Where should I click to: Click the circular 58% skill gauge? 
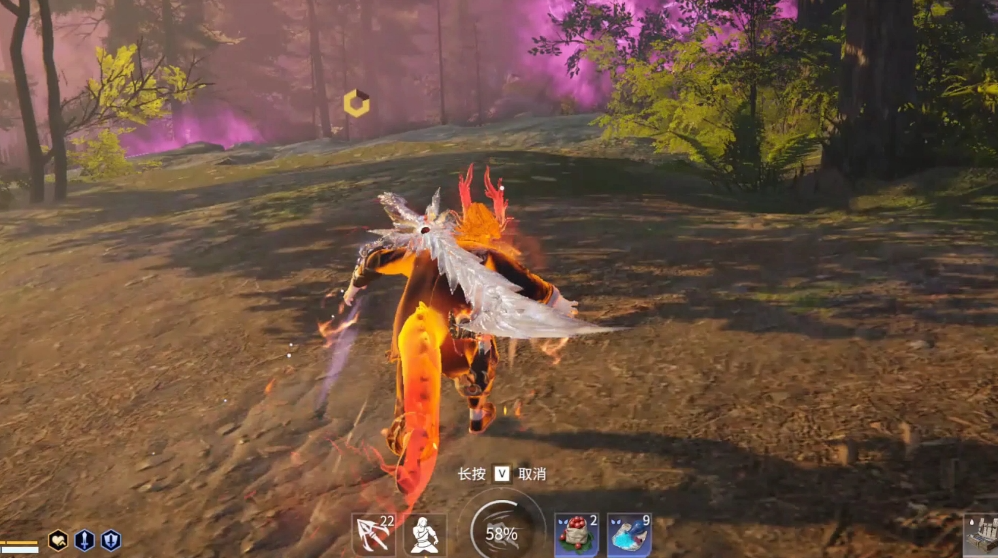point(502,532)
